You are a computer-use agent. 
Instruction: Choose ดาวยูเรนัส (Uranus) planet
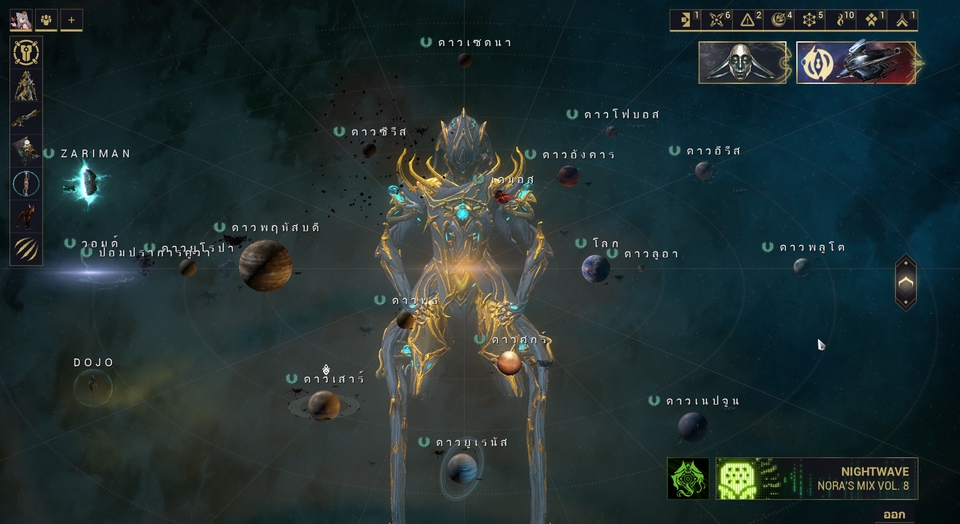pyautogui.click(x=462, y=467)
